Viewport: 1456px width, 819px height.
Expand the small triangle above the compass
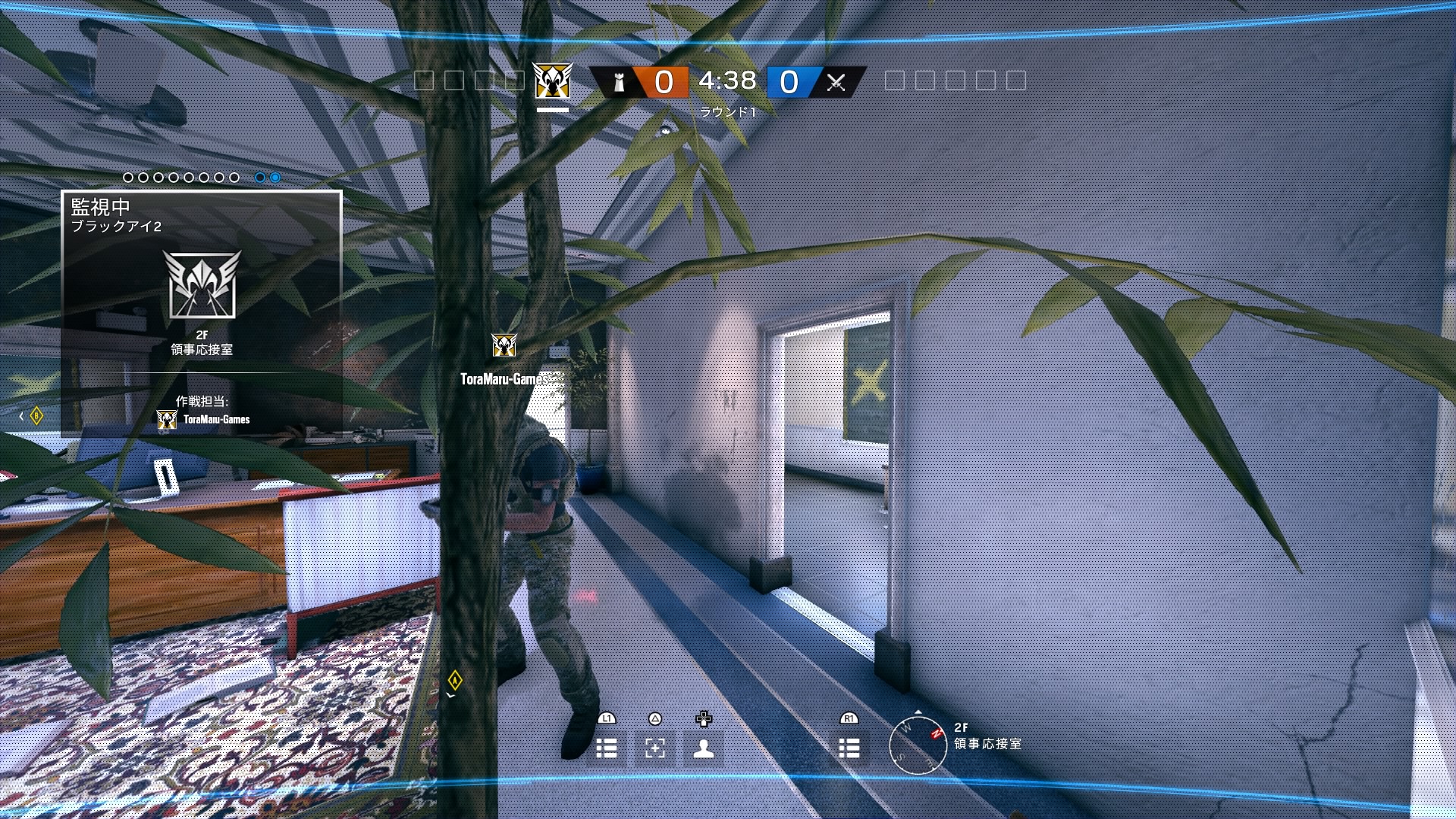pyautogui.click(x=918, y=714)
